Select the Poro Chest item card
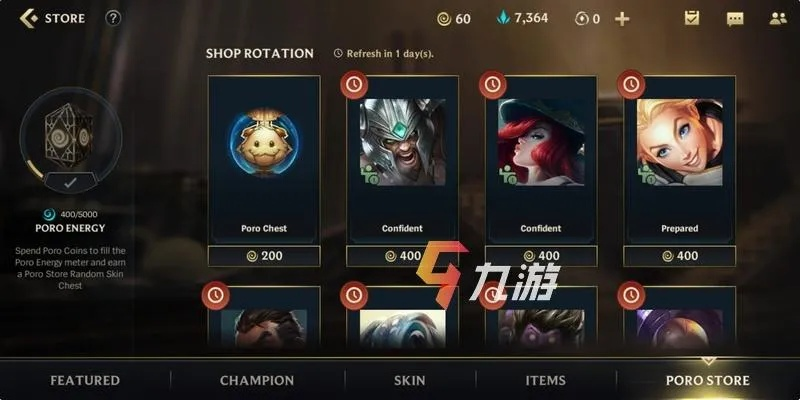Viewport: 800px width, 400px height. [x=264, y=160]
